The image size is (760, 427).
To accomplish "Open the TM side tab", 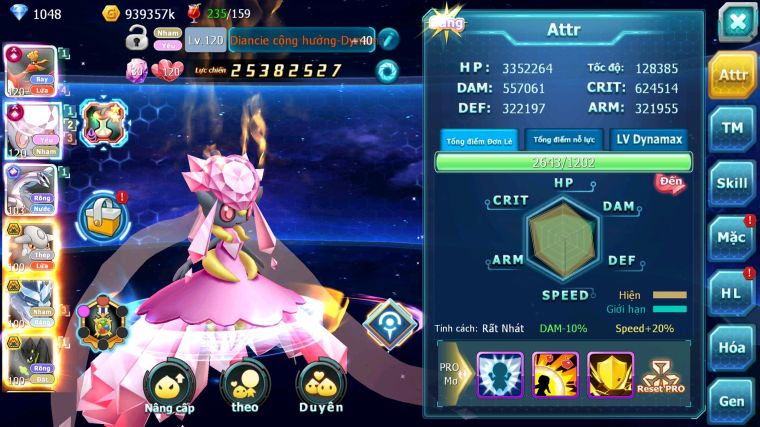I will click(x=733, y=128).
